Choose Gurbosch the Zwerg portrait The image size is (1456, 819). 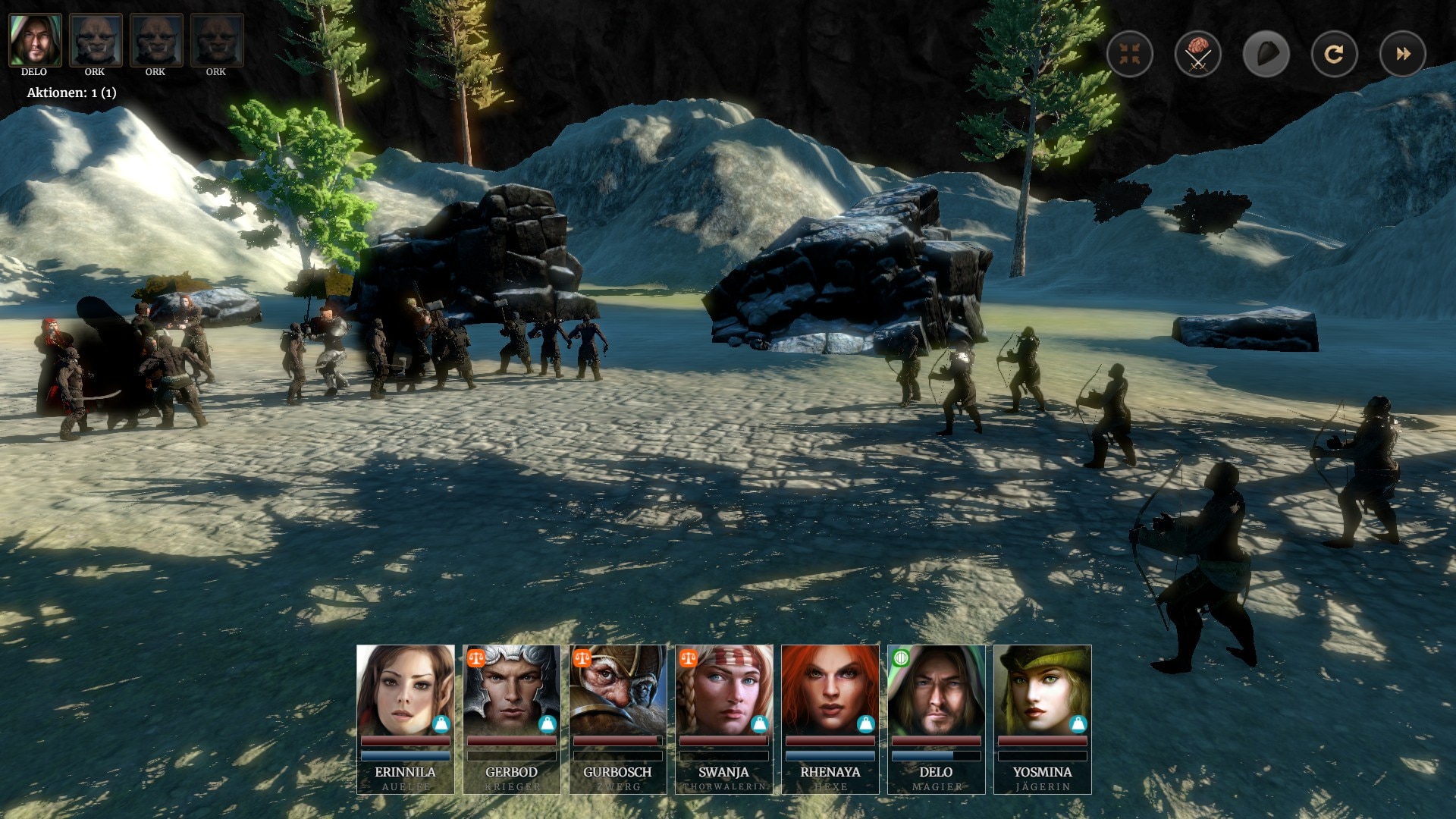(617, 690)
